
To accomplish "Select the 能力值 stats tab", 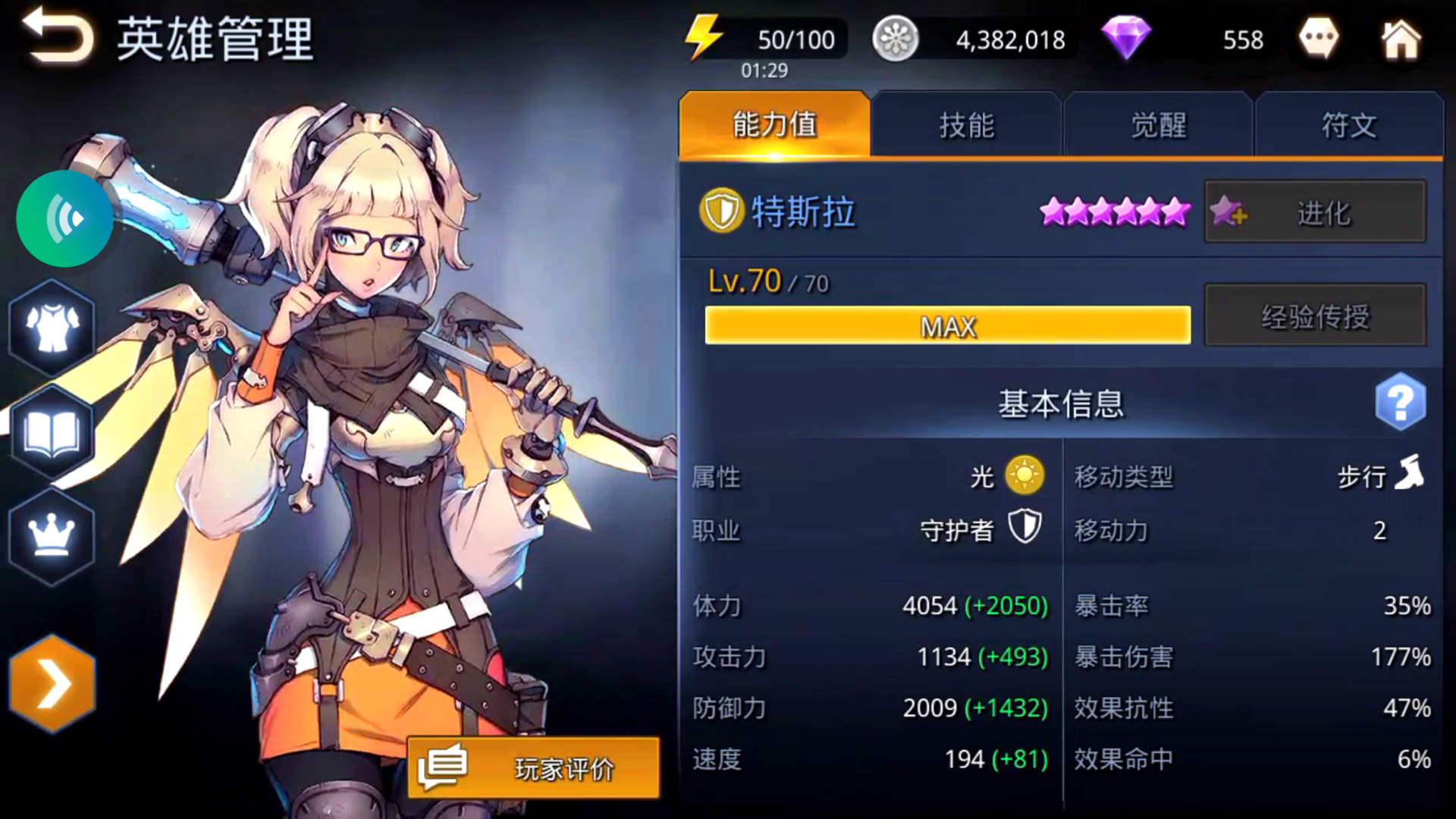I will click(774, 125).
